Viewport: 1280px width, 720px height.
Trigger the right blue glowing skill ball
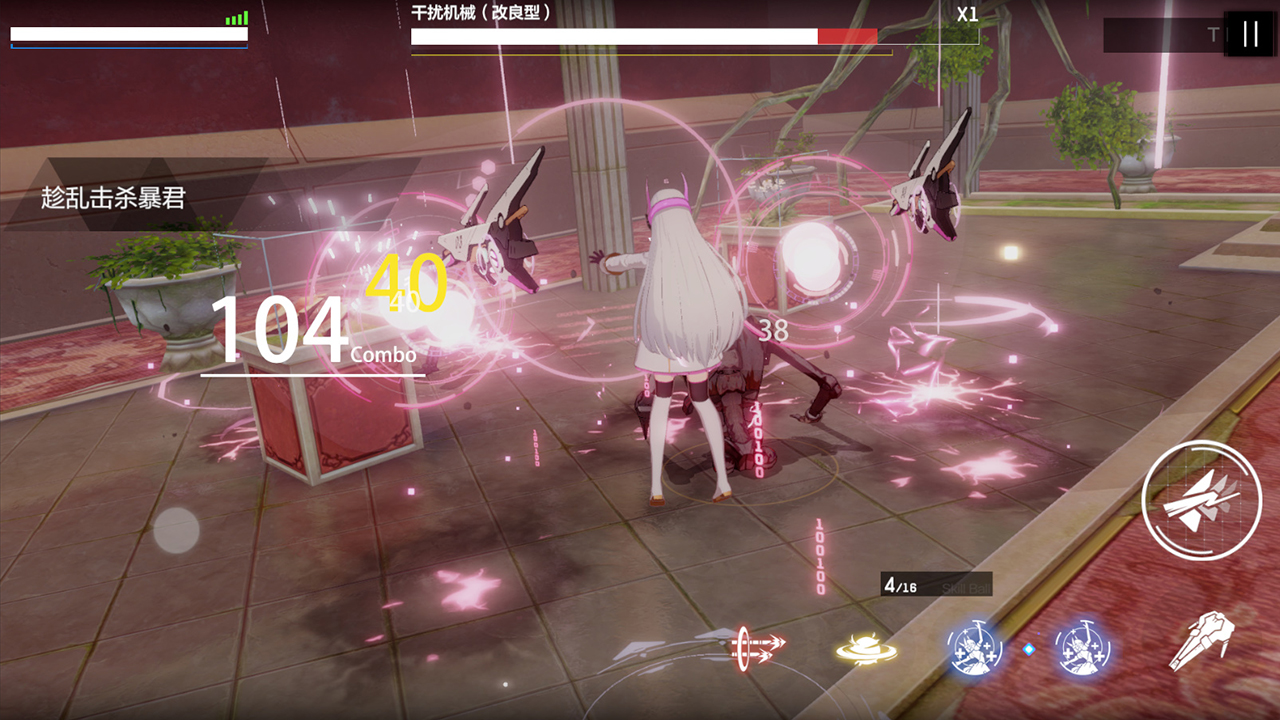coord(1083,647)
